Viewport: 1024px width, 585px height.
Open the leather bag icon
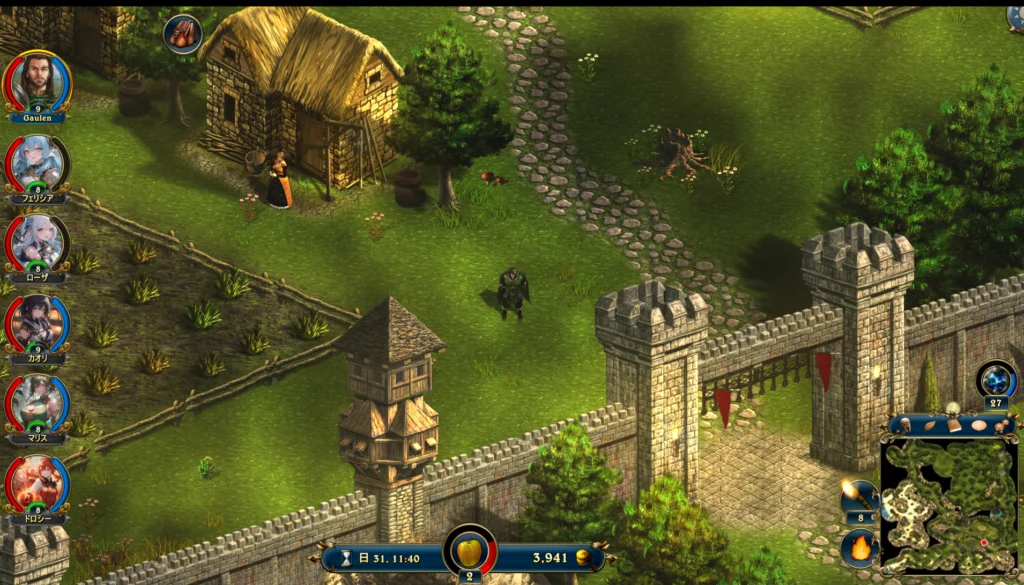click(x=182, y=34)
